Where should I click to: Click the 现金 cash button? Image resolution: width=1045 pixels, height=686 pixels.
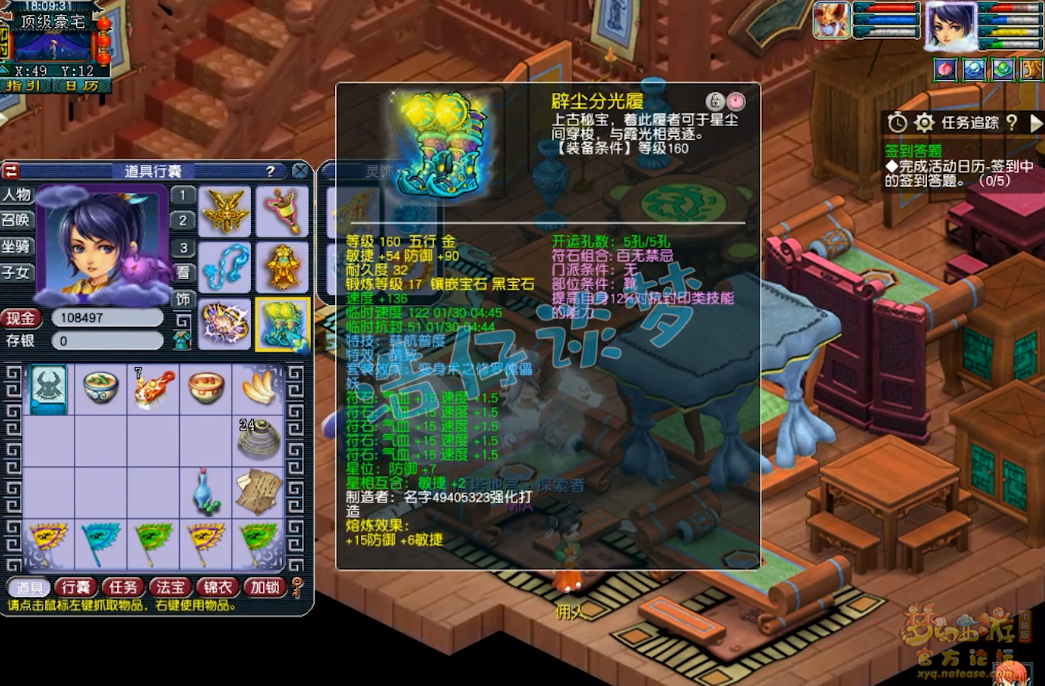[21, 319]
